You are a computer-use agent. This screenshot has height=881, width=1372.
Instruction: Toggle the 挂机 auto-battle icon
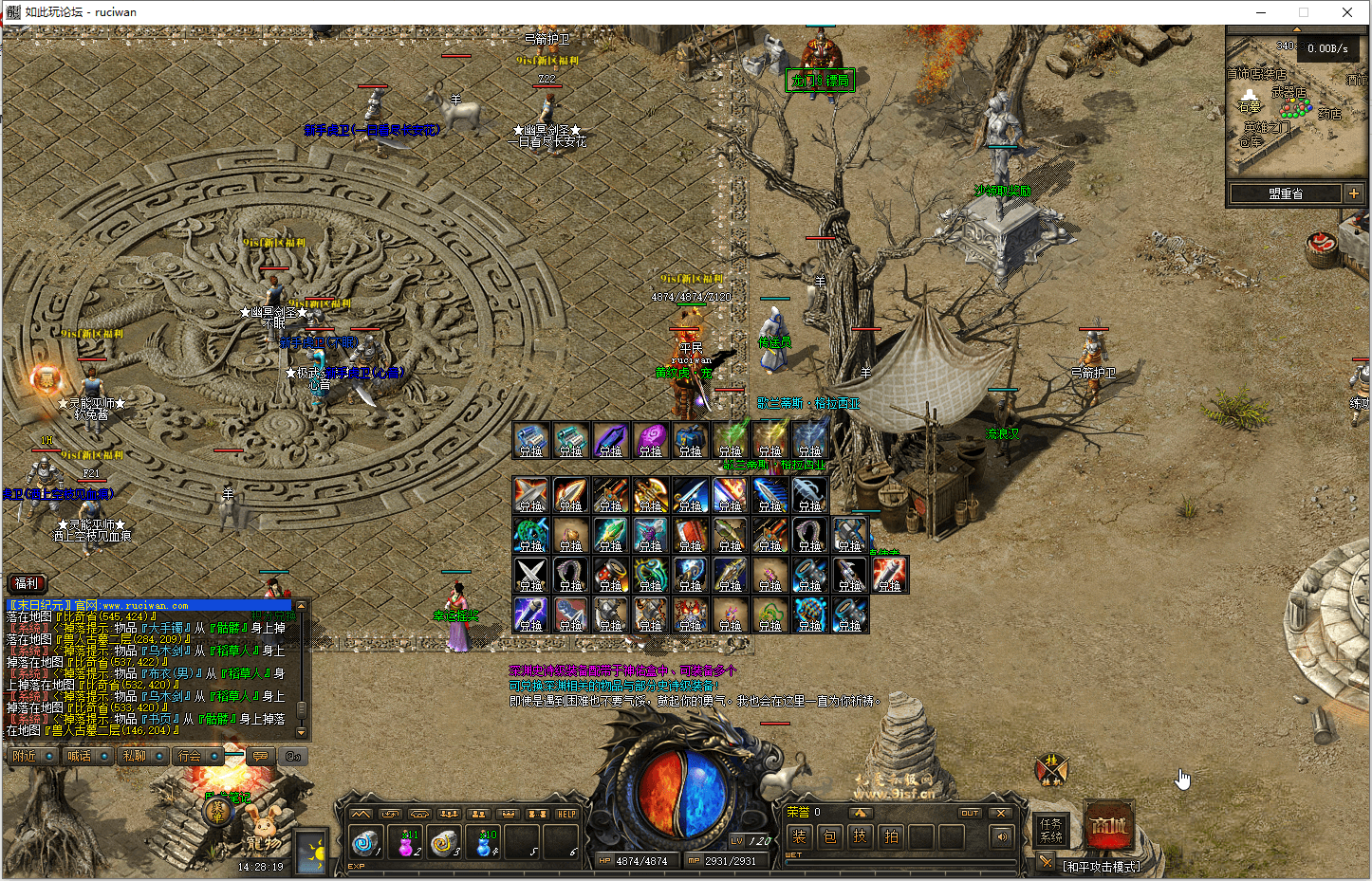(1051, 769)
